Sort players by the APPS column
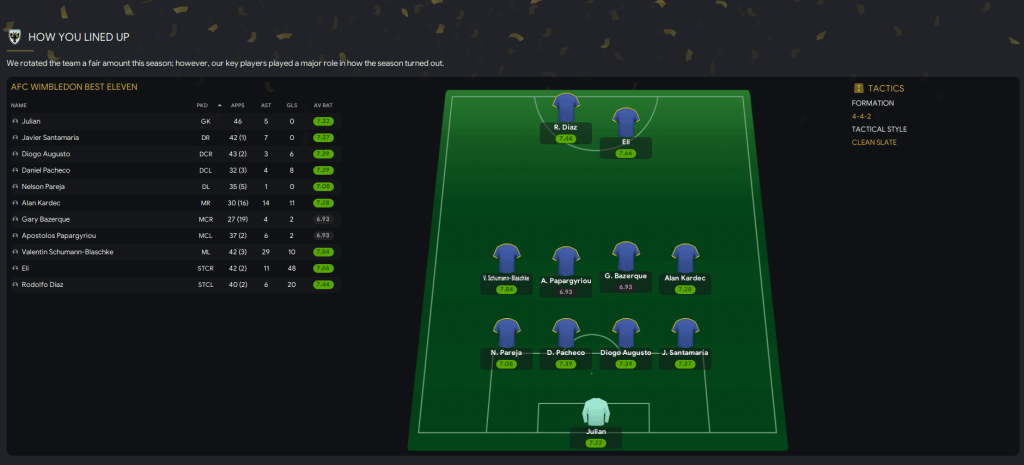1024x465 pixels. tap(237, 104)
